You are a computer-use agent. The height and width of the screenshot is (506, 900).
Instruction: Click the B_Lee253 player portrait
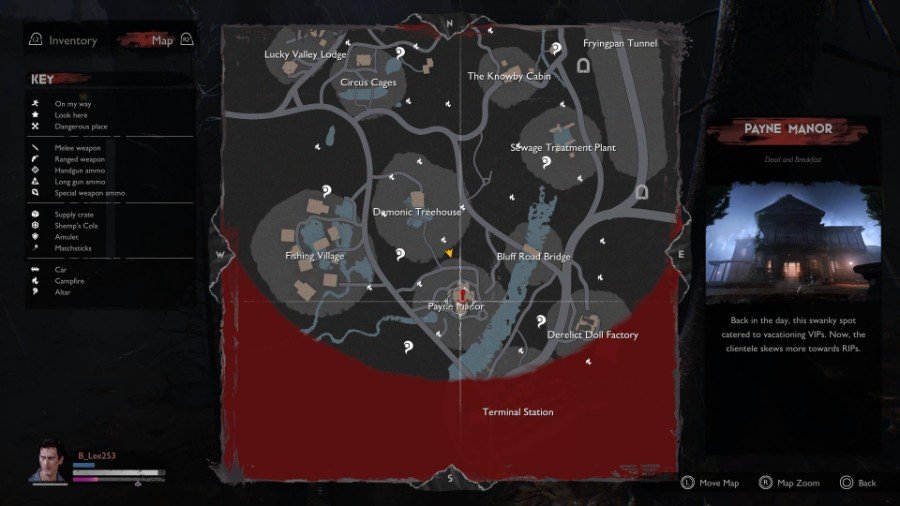(55, 463)
